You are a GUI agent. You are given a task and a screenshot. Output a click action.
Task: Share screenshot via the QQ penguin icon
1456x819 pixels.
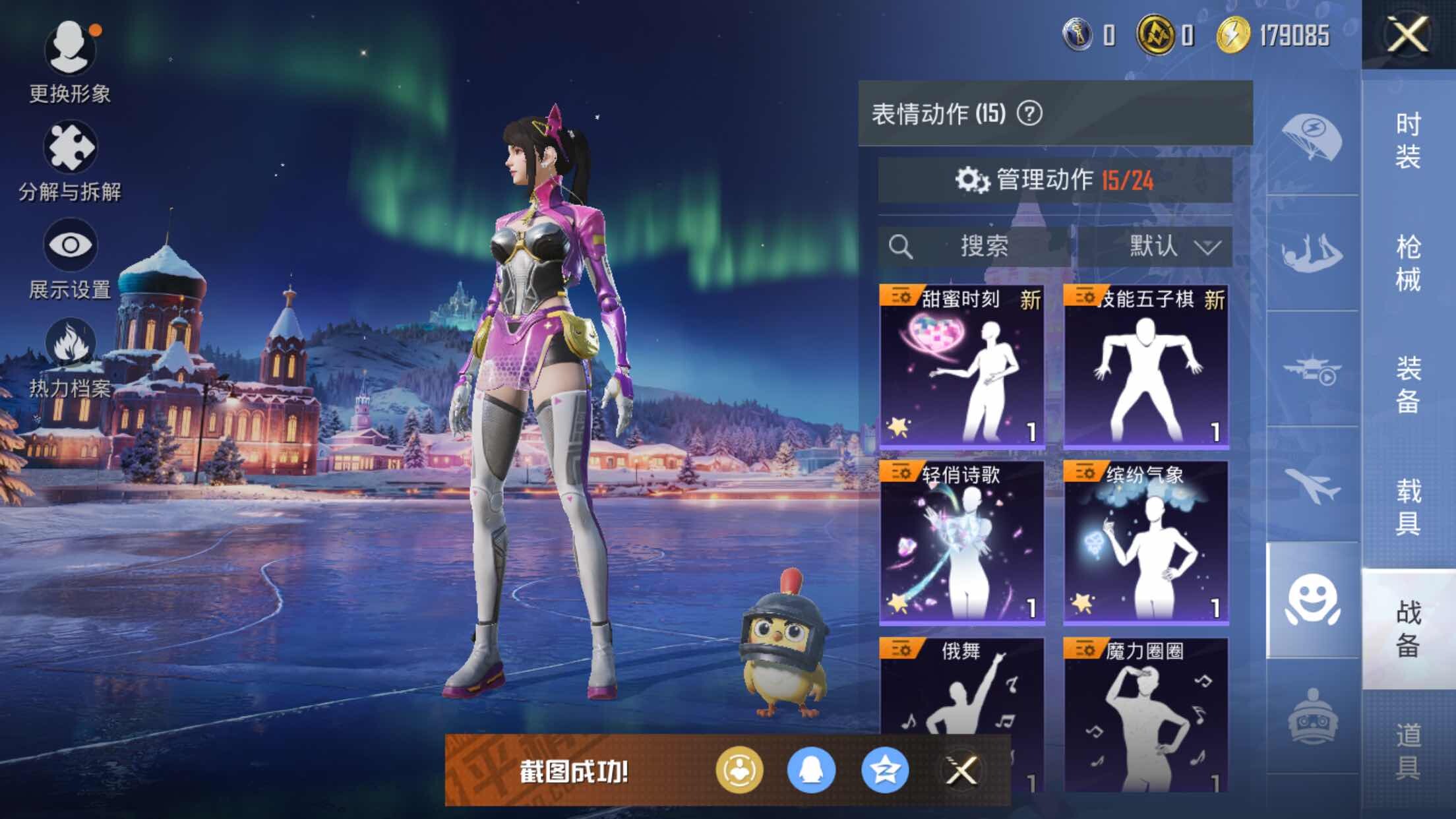click(811, 770)
